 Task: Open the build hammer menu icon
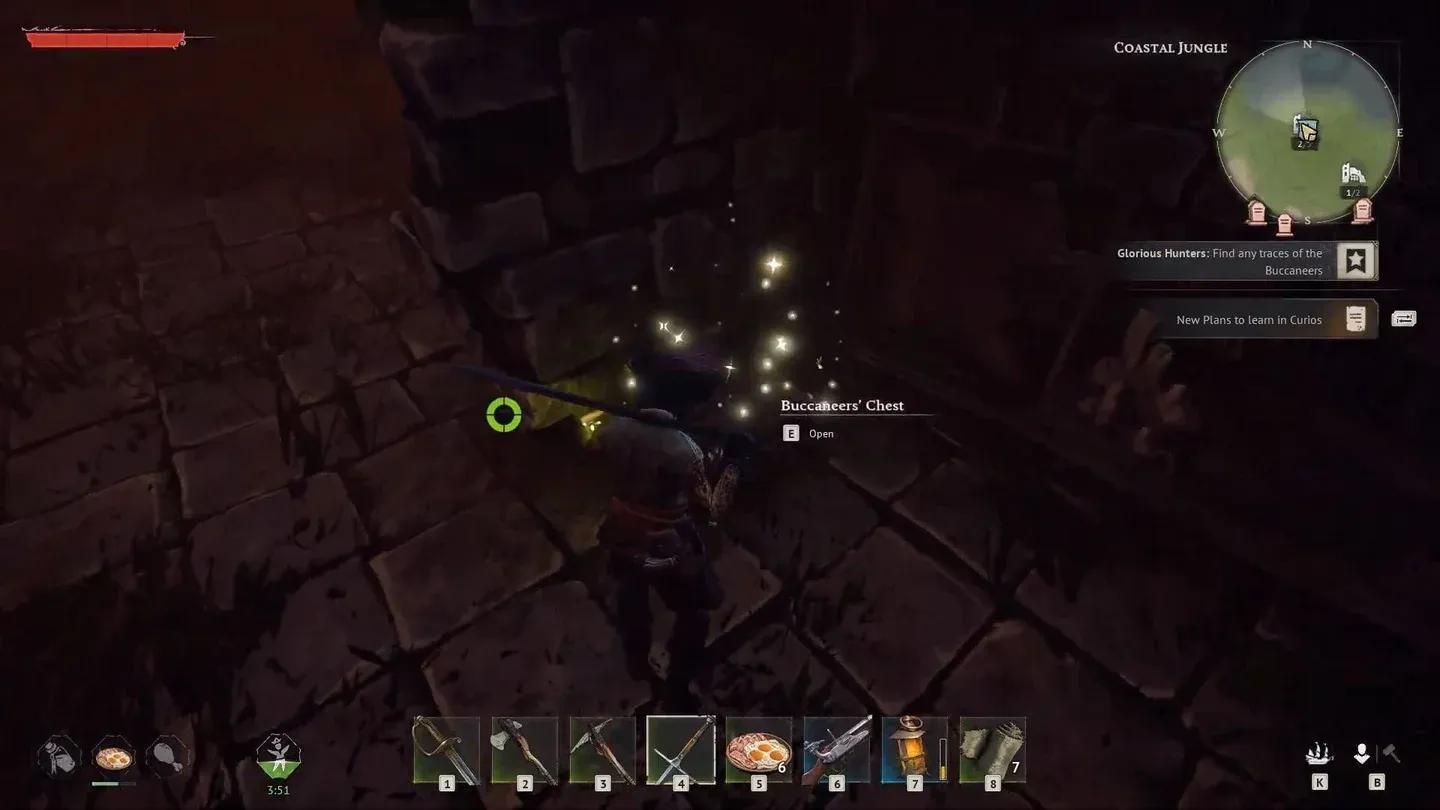[1389, 755]
